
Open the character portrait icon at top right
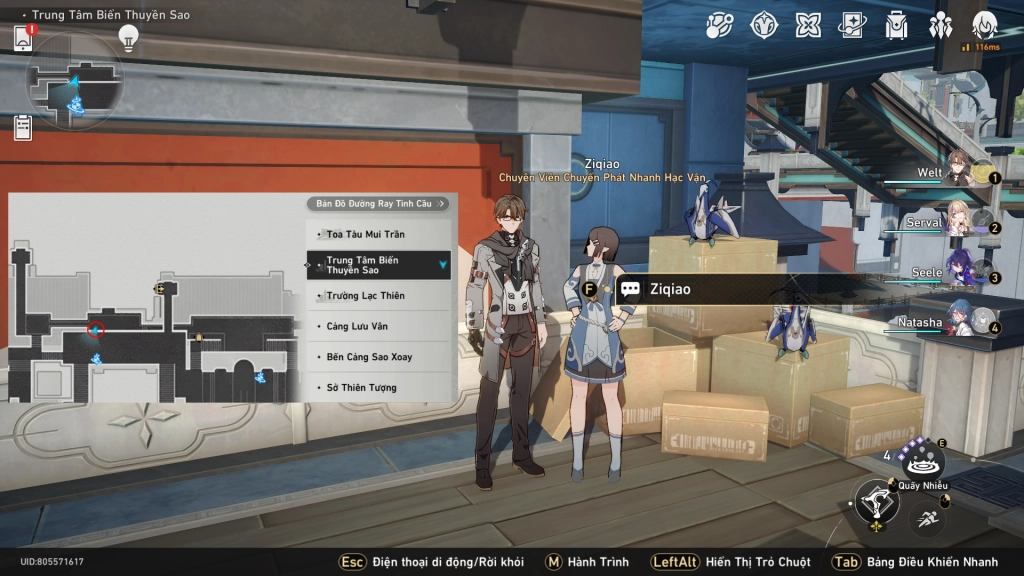click(984, 25)
